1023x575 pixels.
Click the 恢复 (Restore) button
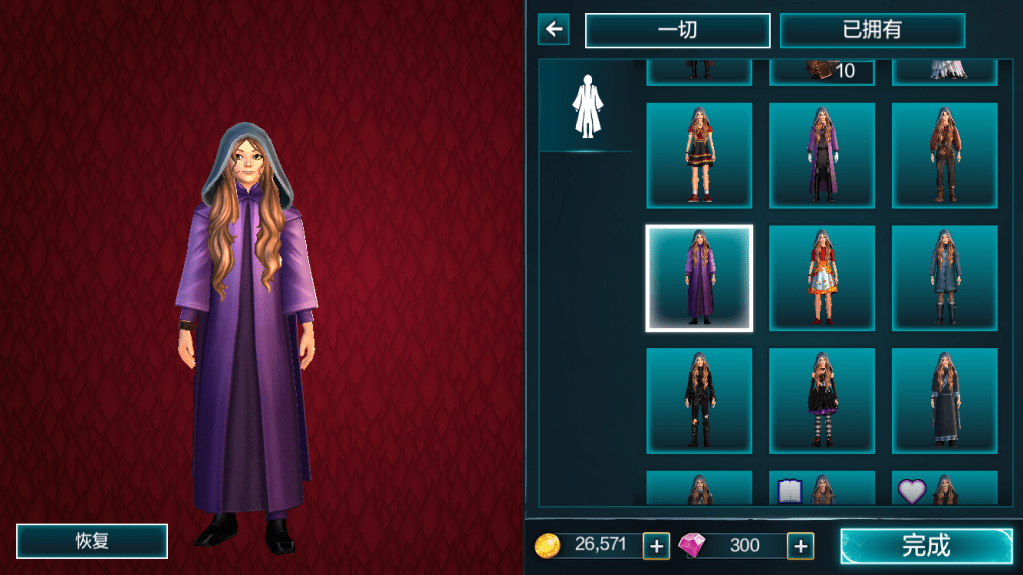(x=92, y=541)
